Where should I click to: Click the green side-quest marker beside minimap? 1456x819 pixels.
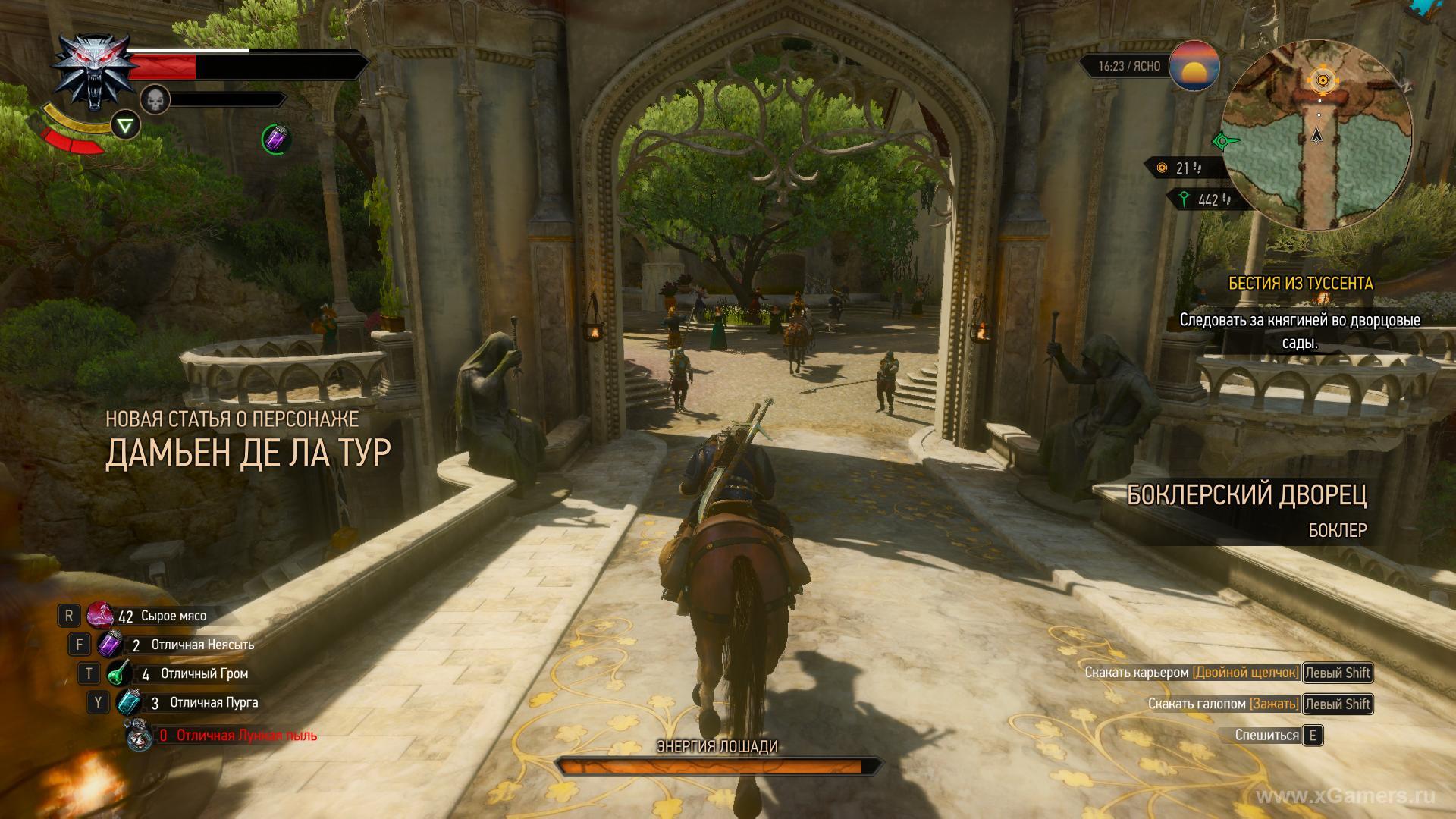[1222, 140]
